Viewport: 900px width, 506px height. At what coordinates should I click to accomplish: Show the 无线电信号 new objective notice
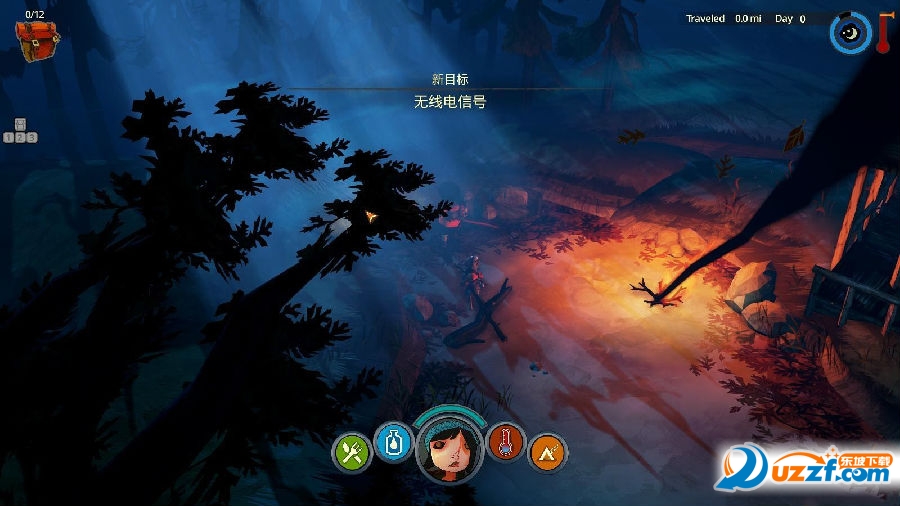point(449,102)
